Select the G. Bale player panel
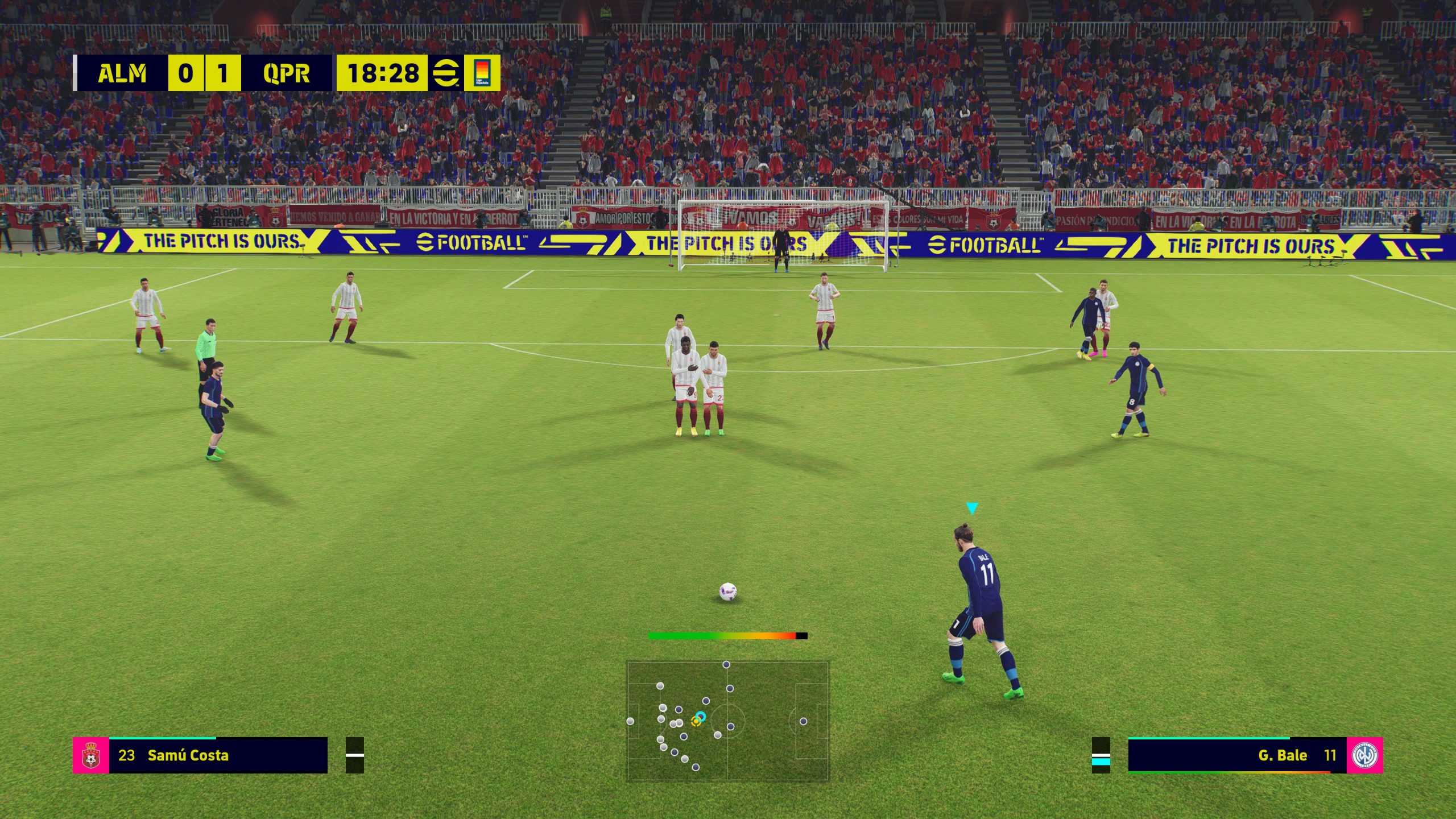This screenshot has height=819, width=1456. coord(1237,755)
